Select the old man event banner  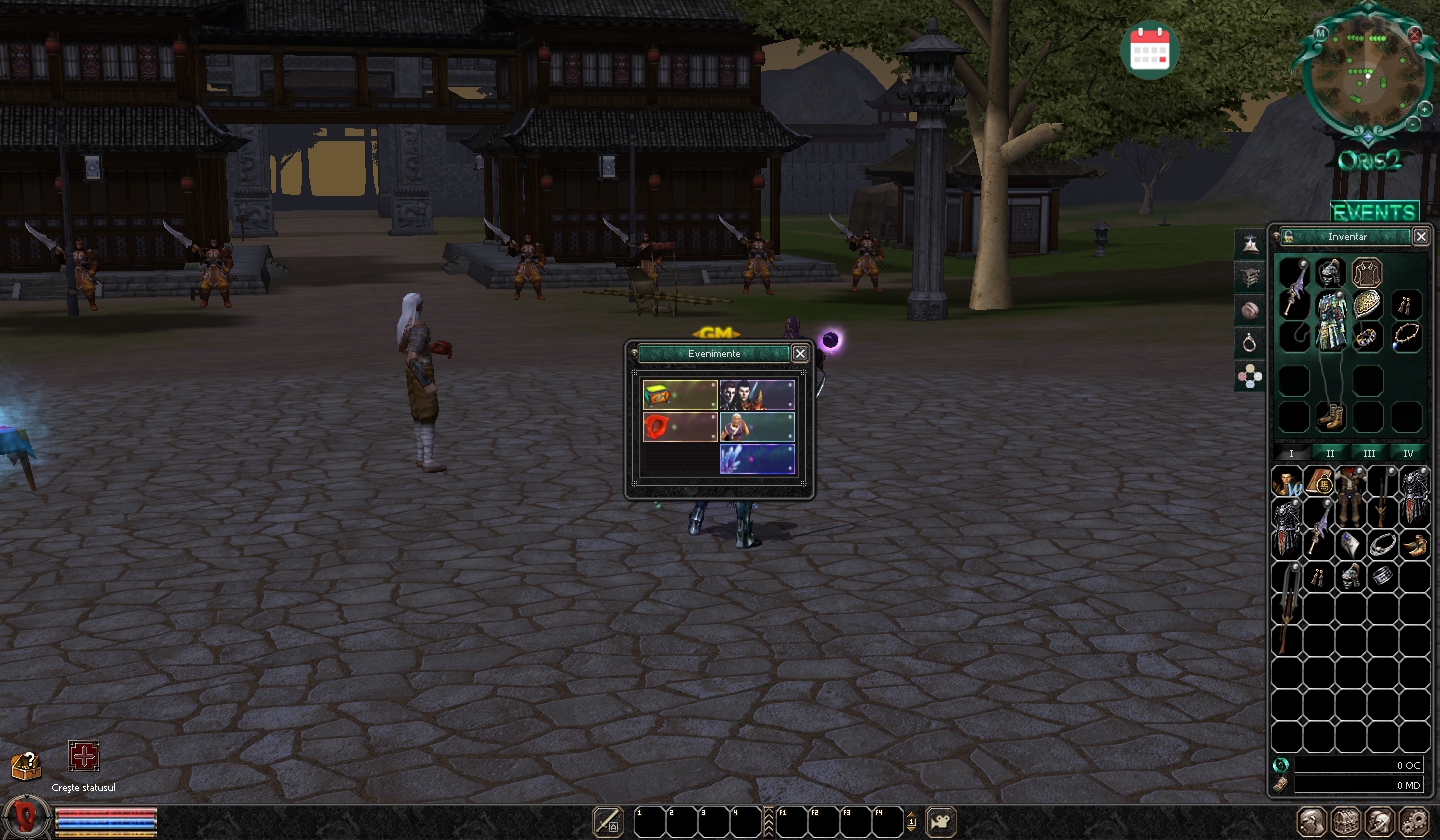[757, 427]
